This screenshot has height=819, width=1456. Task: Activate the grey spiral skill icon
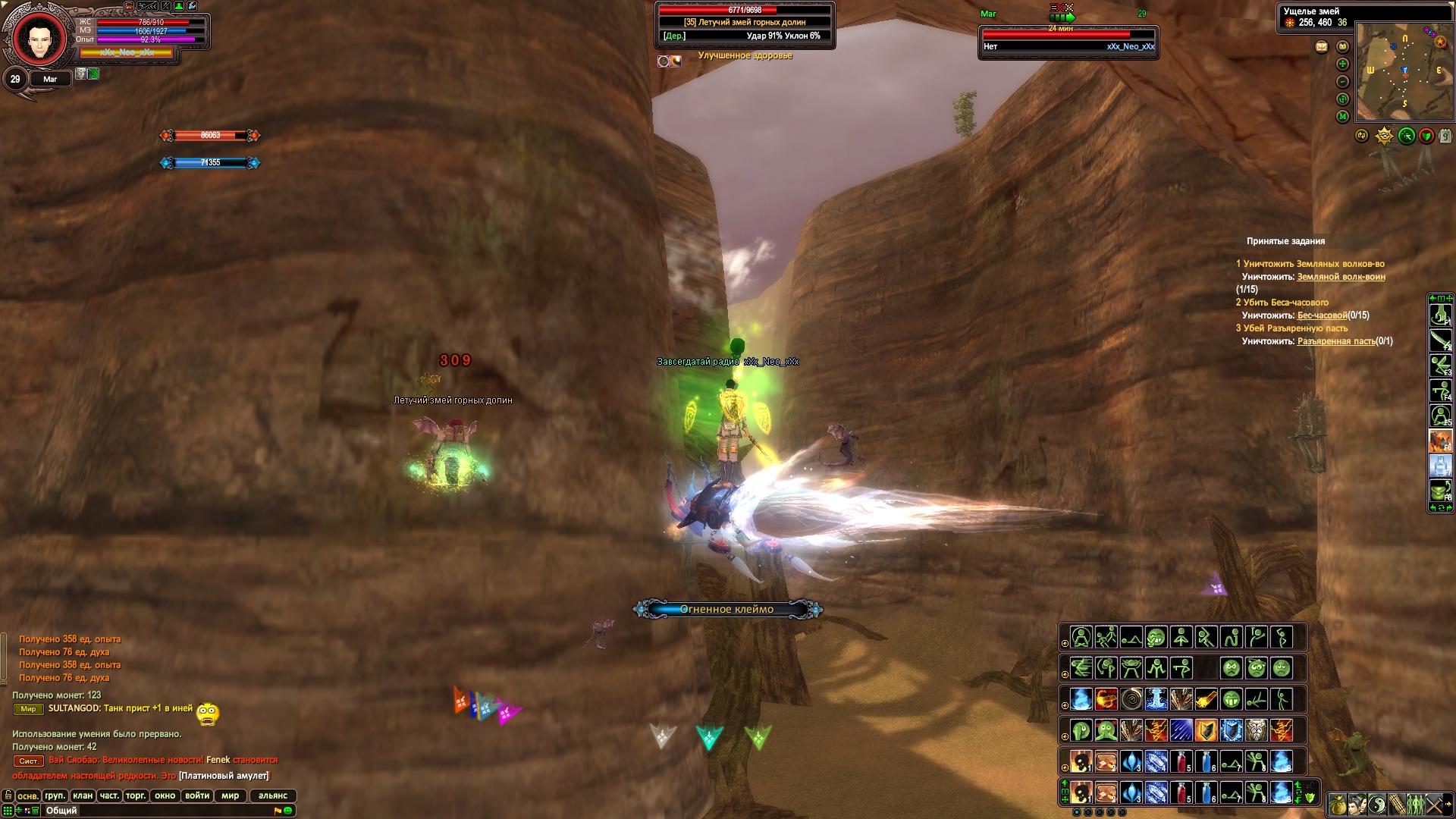tap(1131, 699)
